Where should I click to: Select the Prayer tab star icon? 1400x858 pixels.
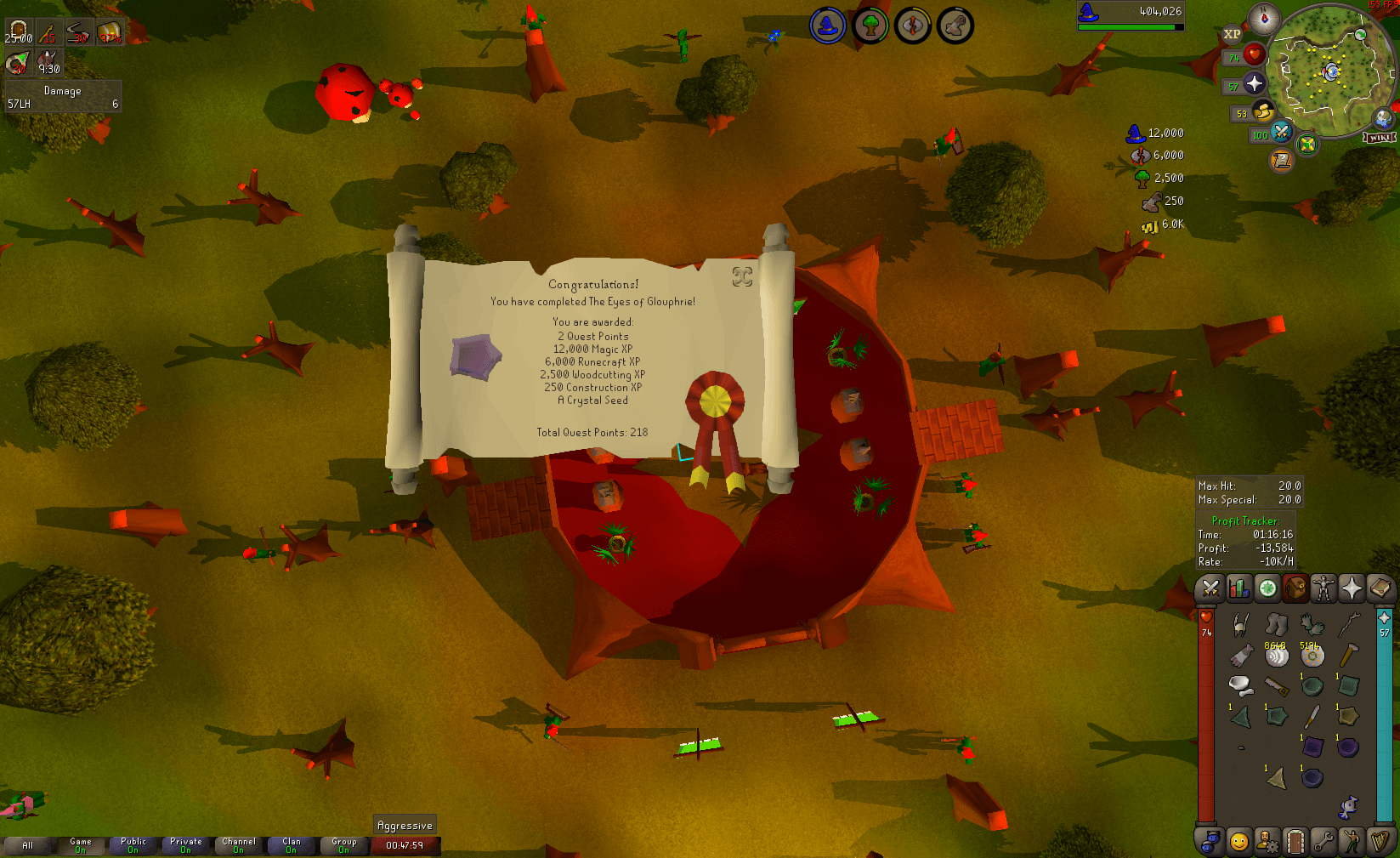[1351, 588]
